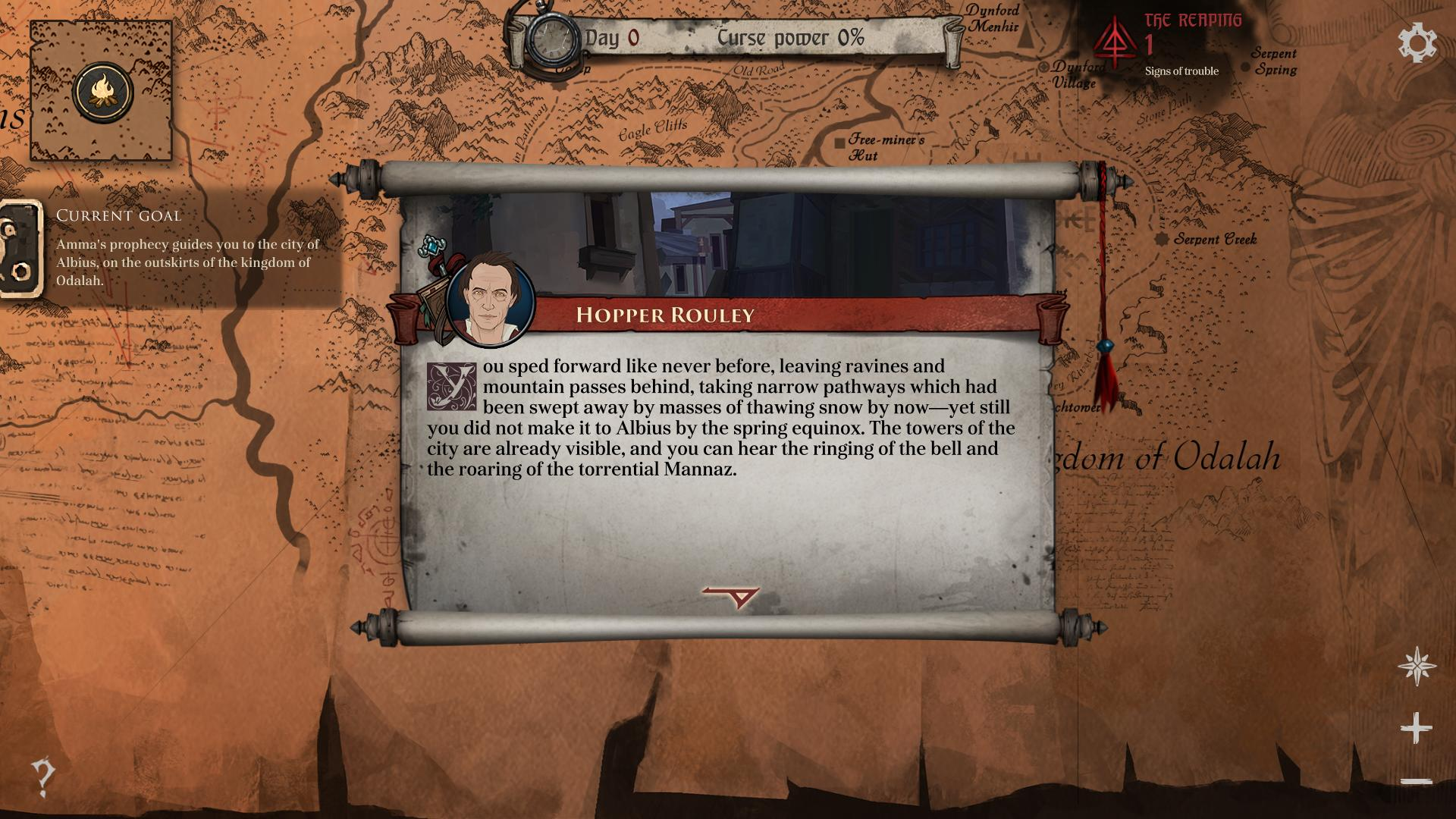Zoom in the map with plus button
The width and height of the screenshot is (1456, 819).
[x=1416, y=729]
